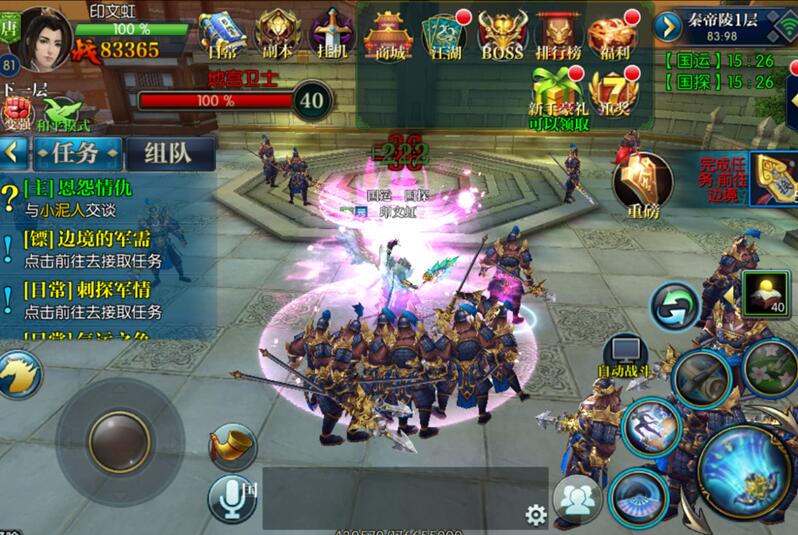Switch to the 组队 team tab
Image resolution: width=798 pixels, height=535 pixels.
tap(170, 153)
